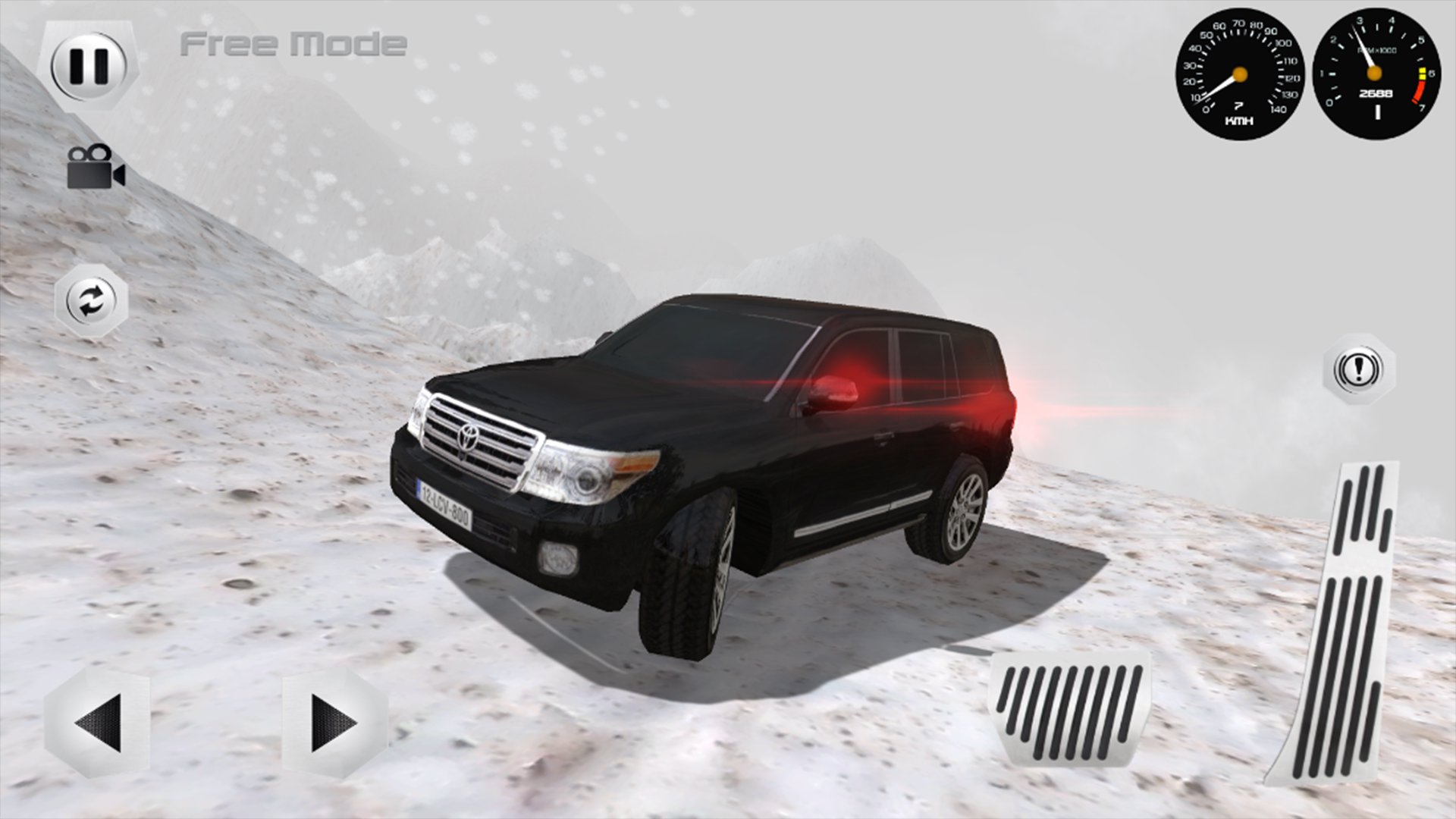
Task: Click the KMH label on the speedometer
Action: coord(1238,119)
